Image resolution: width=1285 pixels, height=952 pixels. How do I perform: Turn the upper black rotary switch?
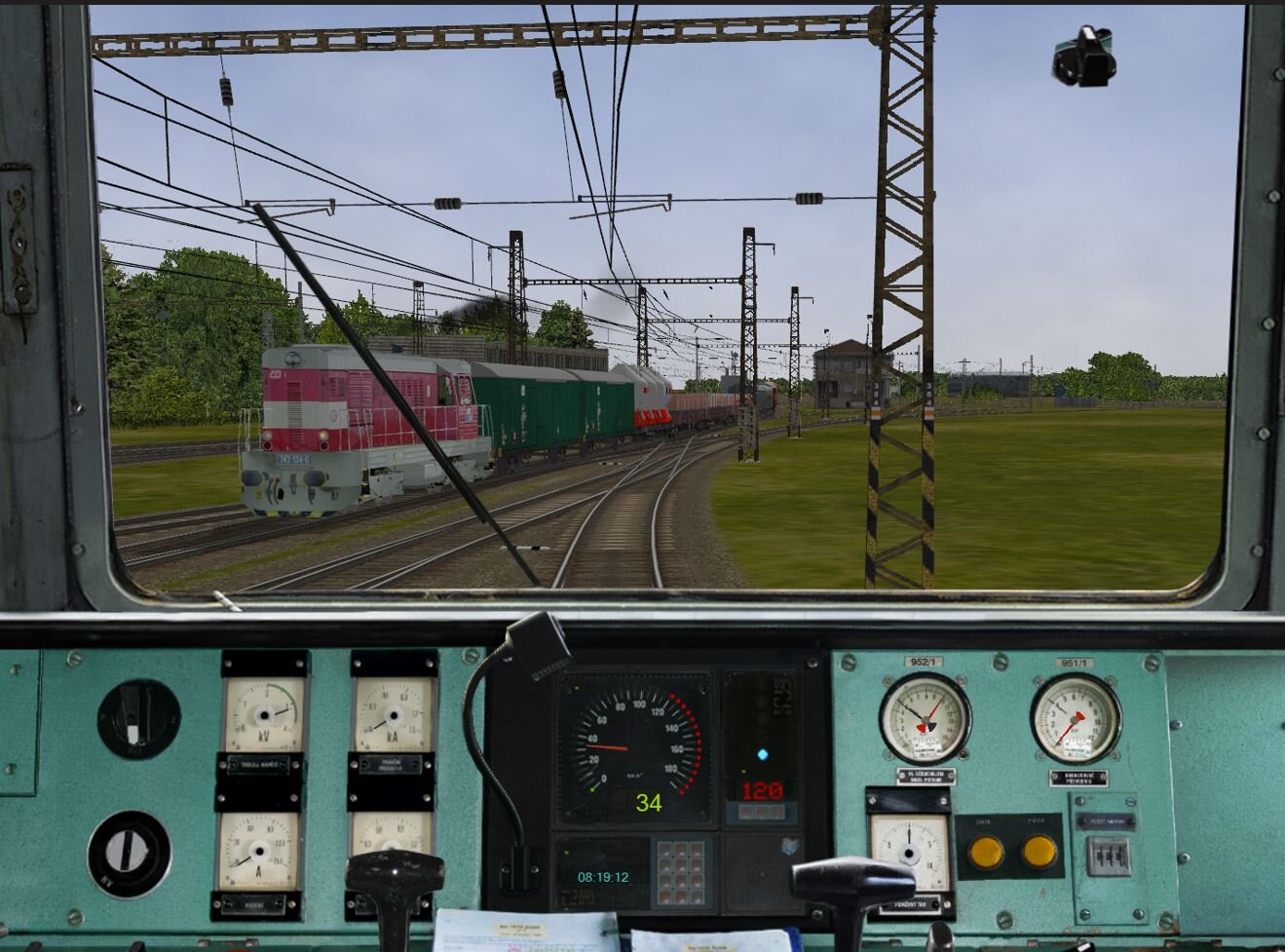click(x=137, y=719)
